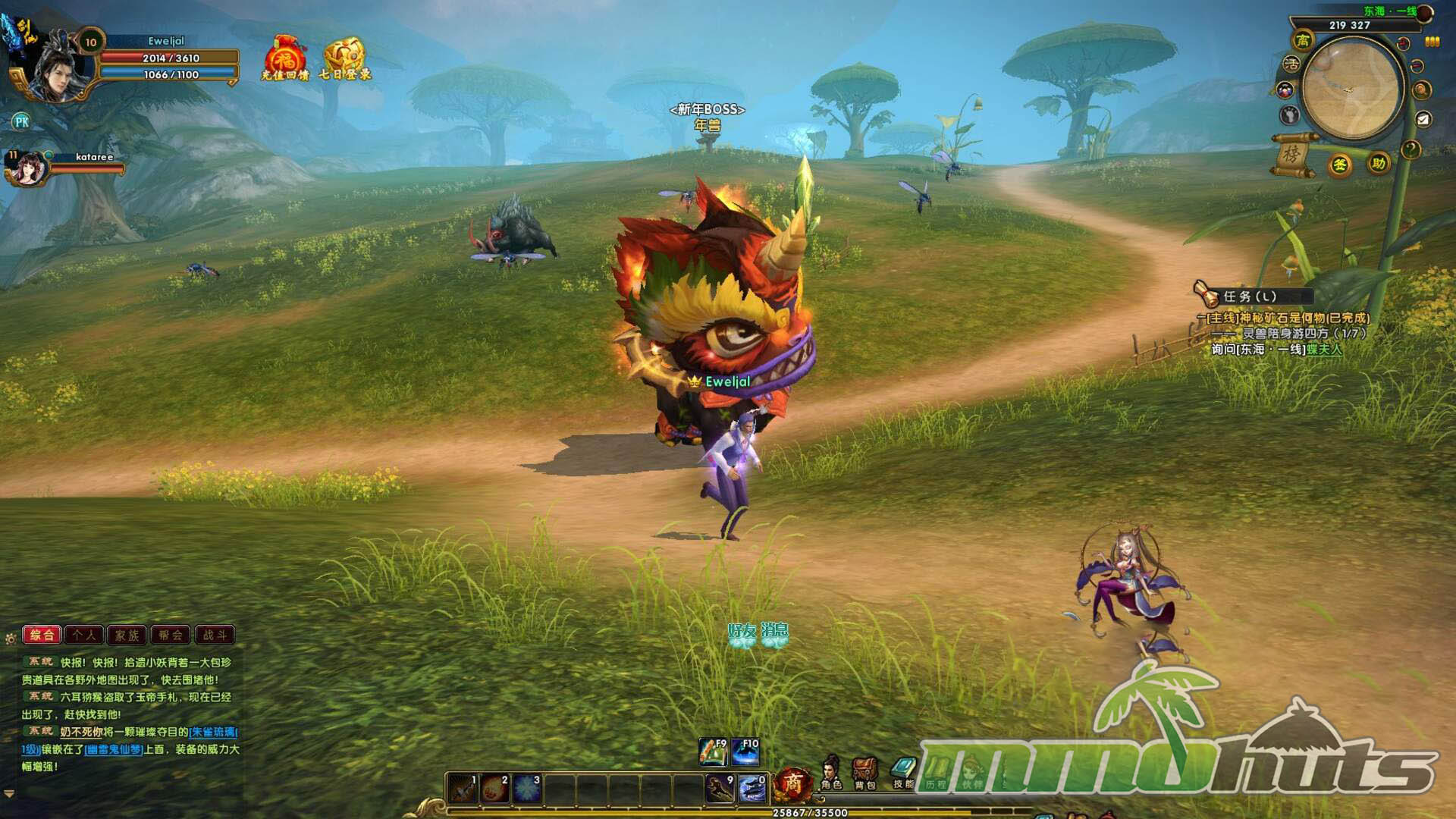Viewport: 1456px width, 819px height.
Task: Open the 充值回馈 red lucky bag event
Action: point(284,58)
